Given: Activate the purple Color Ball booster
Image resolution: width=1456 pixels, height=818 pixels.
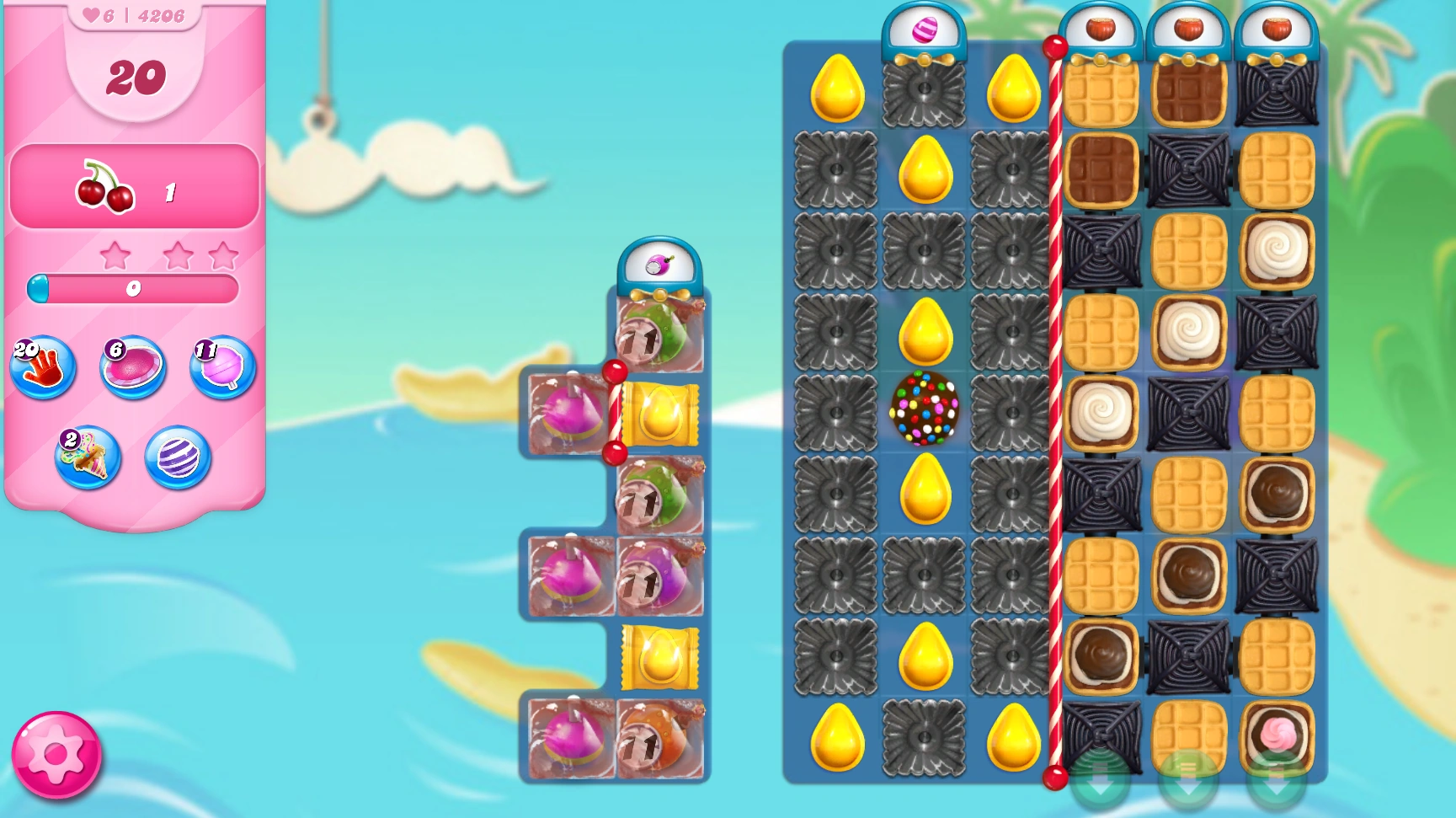Looking at the screenshot, I should [x=177, y=459].
